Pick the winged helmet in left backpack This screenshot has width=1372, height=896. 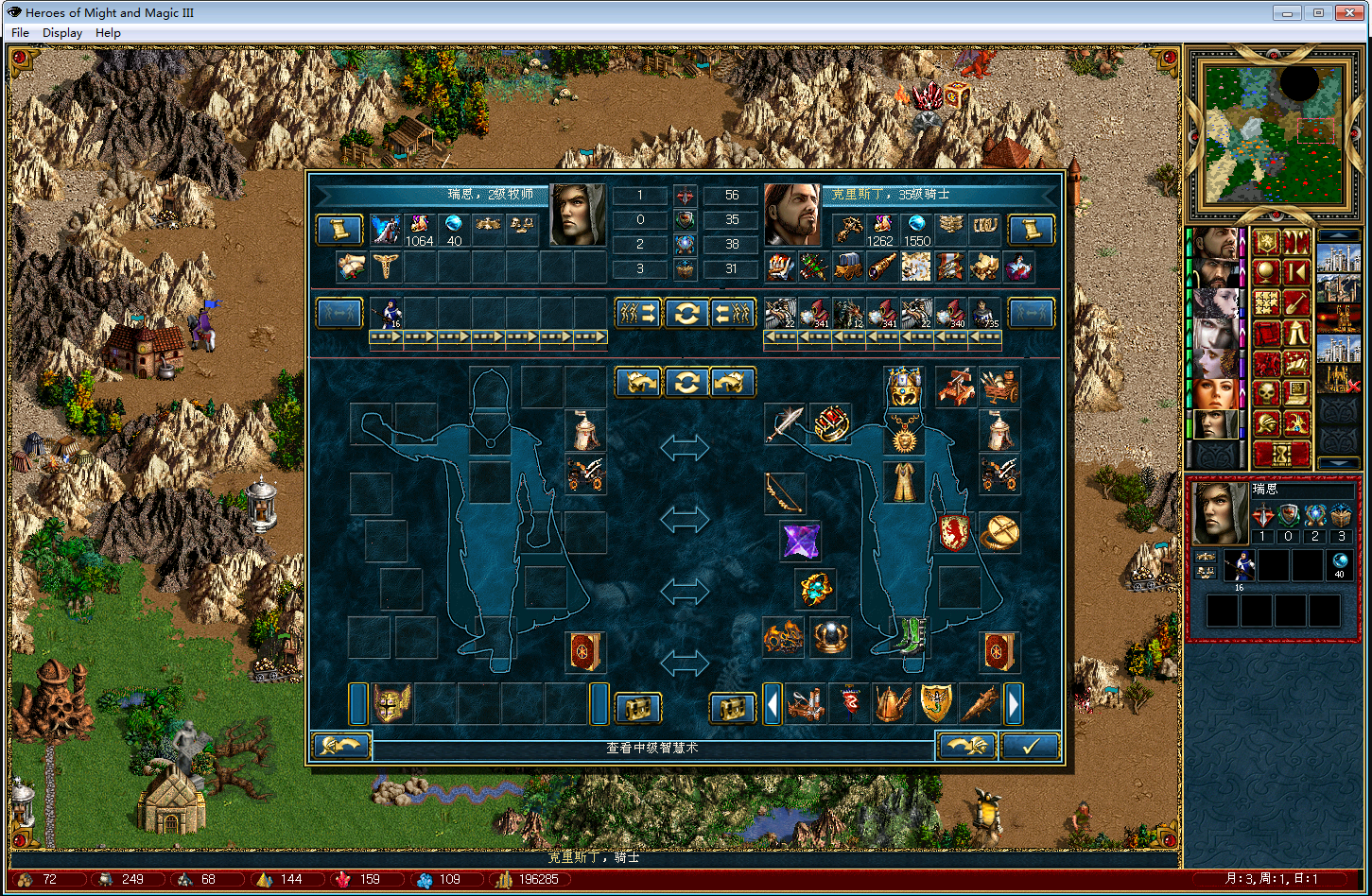(x=391, y=704)
